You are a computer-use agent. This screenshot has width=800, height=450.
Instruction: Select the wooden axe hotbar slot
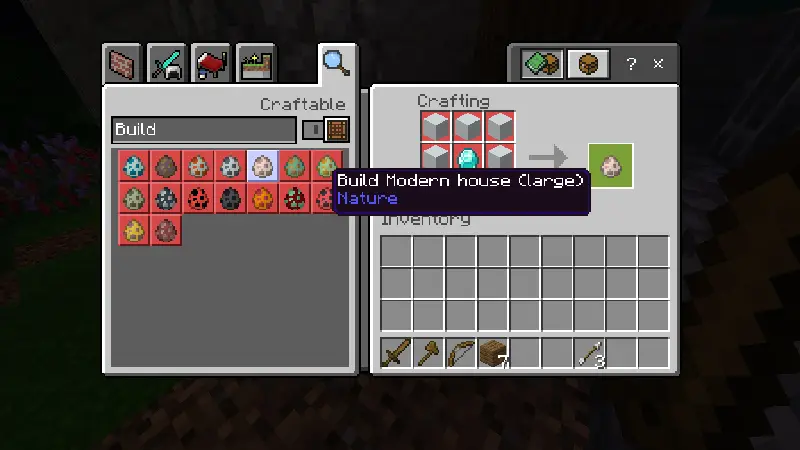(x=428, y=353)
